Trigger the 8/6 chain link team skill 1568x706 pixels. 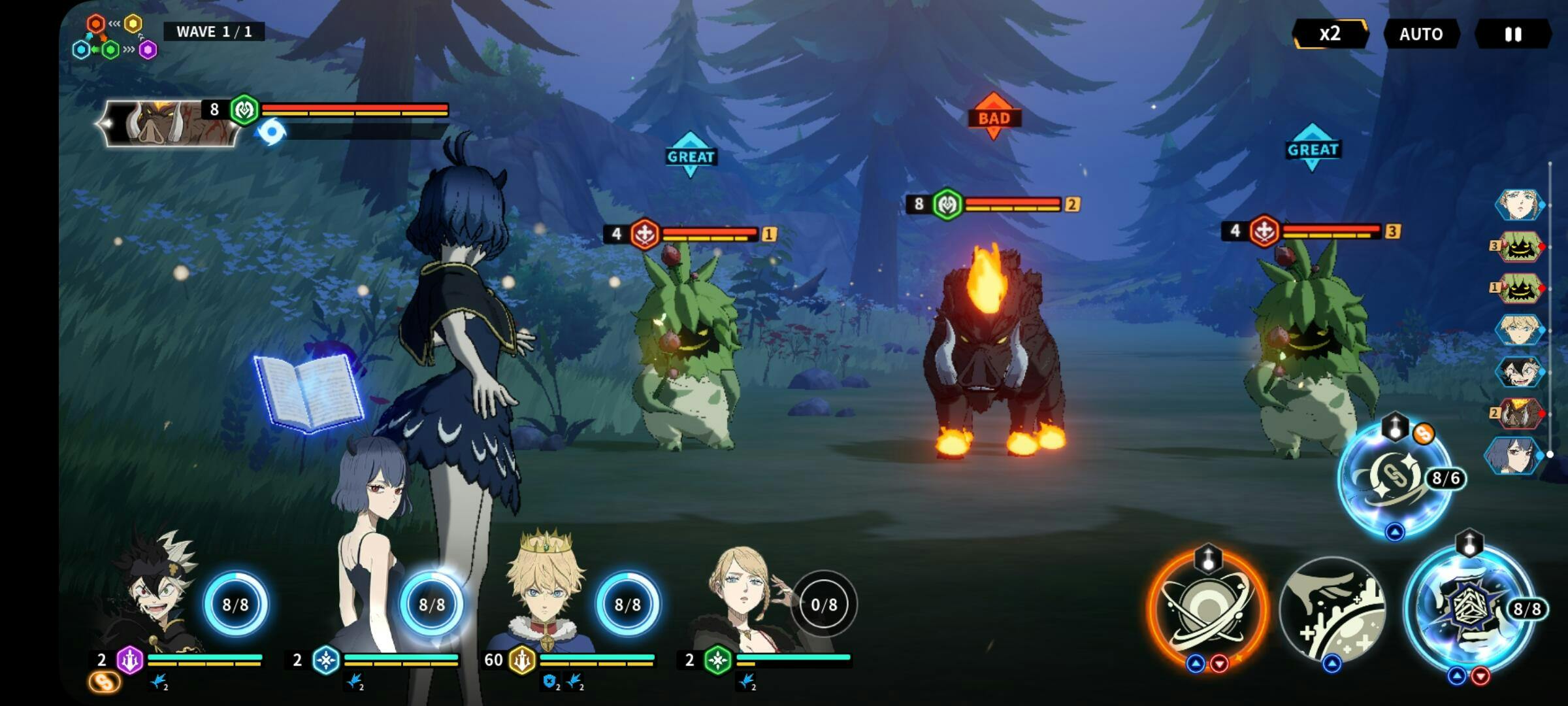coord(1394,479)
